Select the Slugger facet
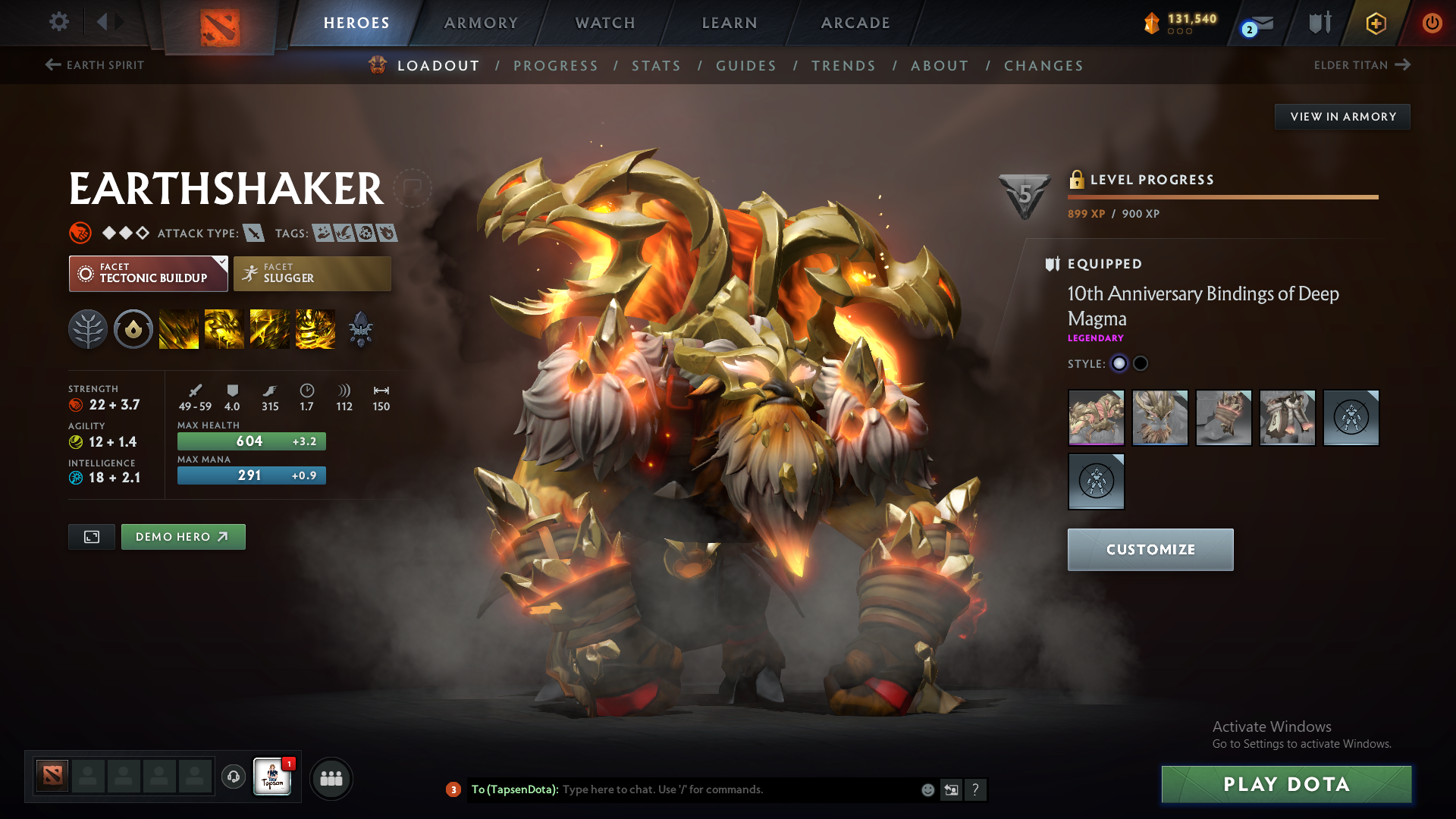This screenshot has width=1456, height=819. click(312, 273)
